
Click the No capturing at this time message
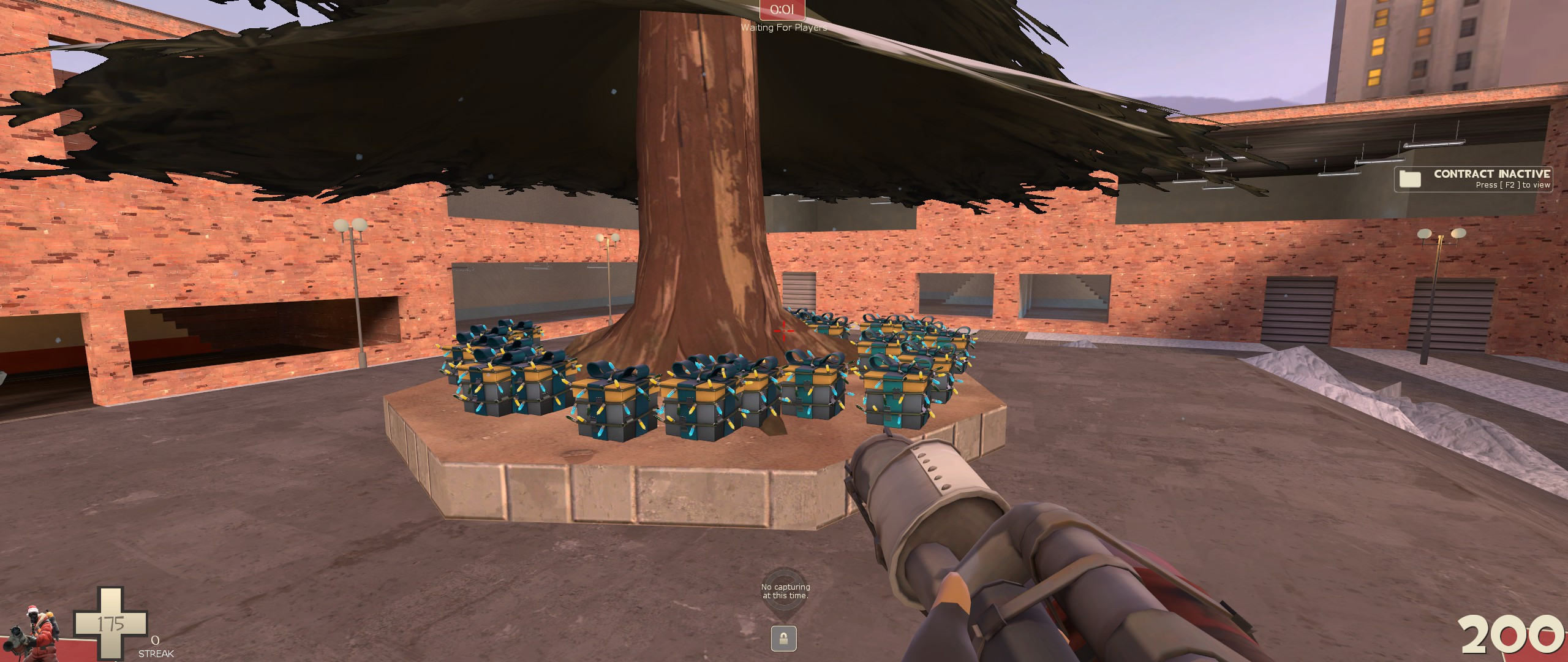[x=786, y=590]
